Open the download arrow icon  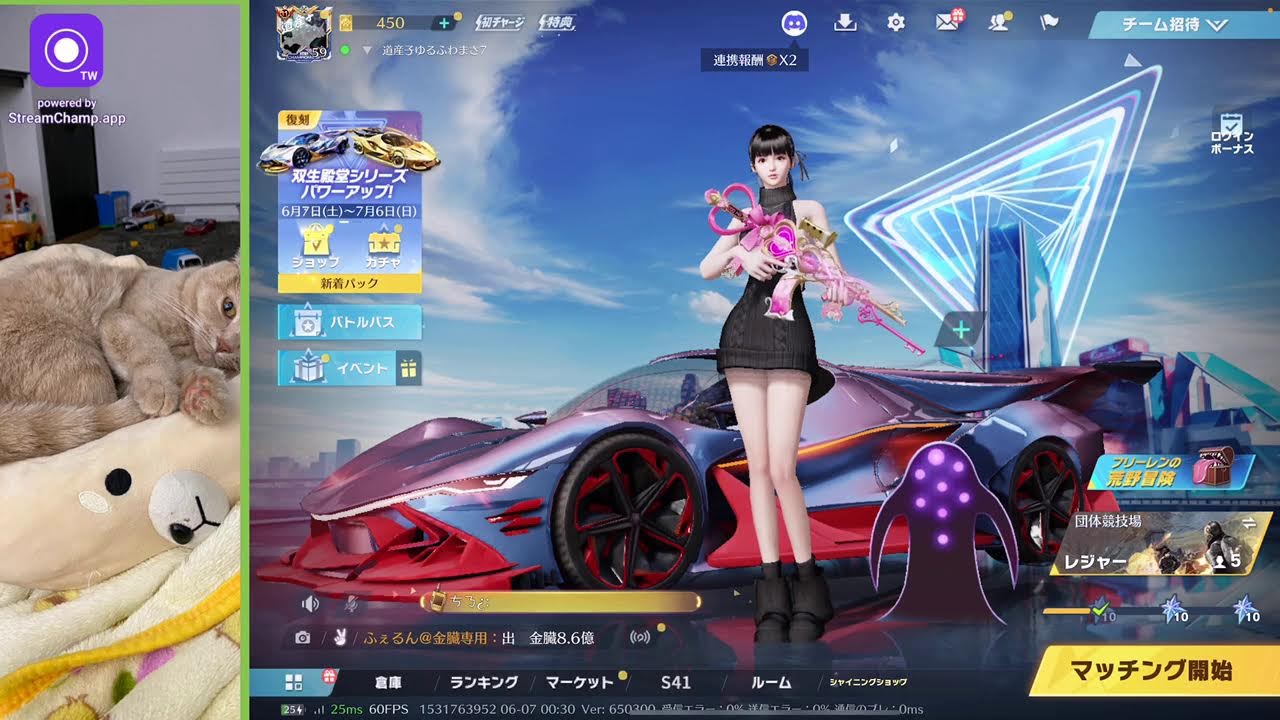point(845,23)
